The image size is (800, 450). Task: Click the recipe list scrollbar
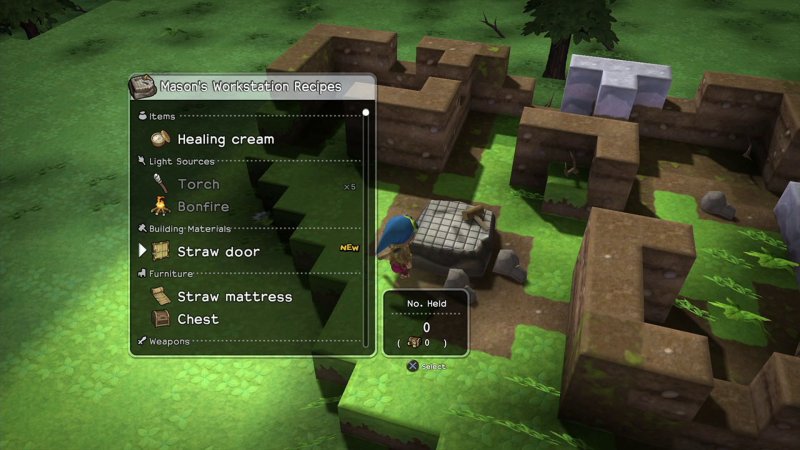[366, 228]
